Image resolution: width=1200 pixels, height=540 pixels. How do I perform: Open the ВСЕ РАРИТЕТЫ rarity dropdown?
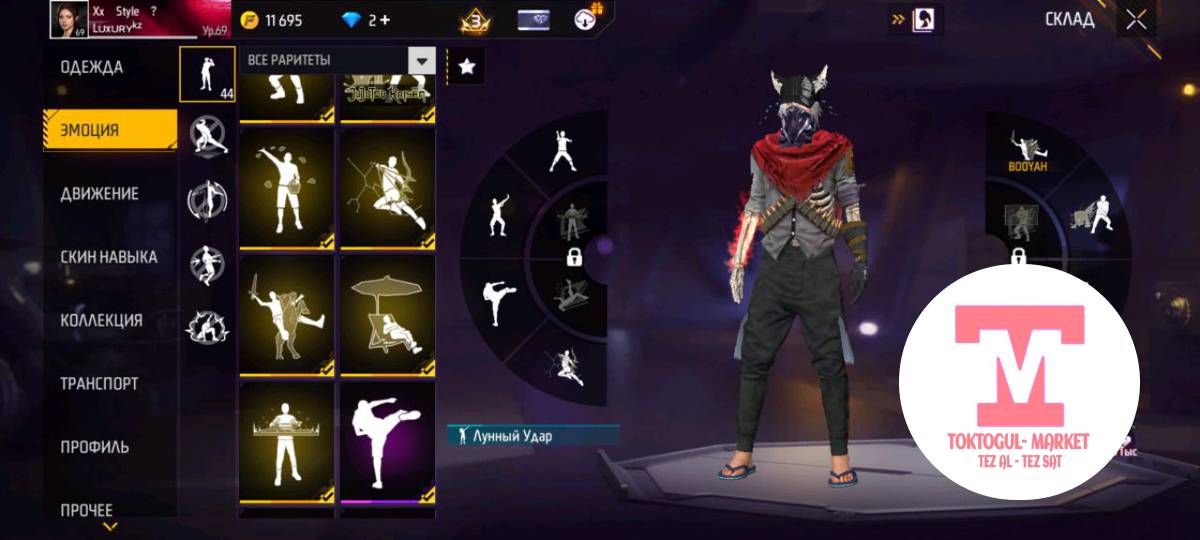coord(338,60)
